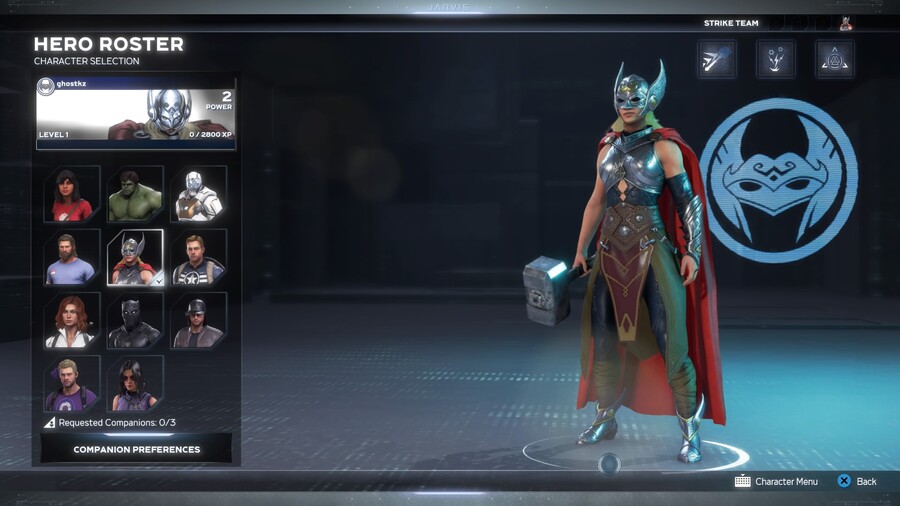Open the Character Menu
This screenshot has width=900, height=506.
776,481
